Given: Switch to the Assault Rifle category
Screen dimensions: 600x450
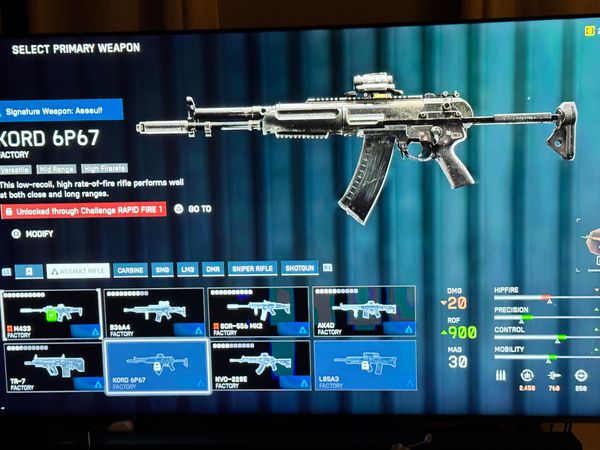Looking at the screenshot, I should (x=78, y=270).
